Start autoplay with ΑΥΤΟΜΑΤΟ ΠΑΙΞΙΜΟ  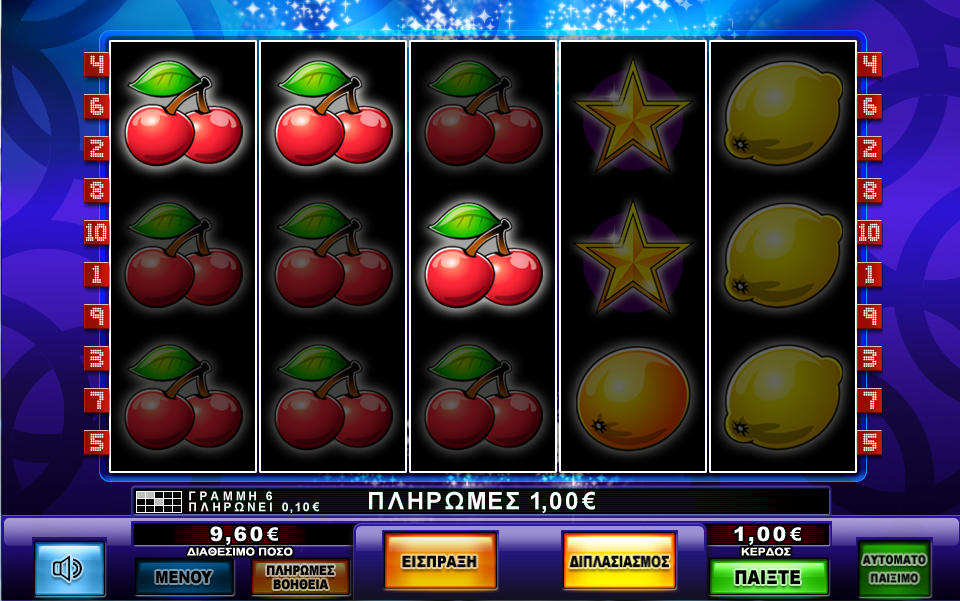pyautogui.click(x=894, y=569)
